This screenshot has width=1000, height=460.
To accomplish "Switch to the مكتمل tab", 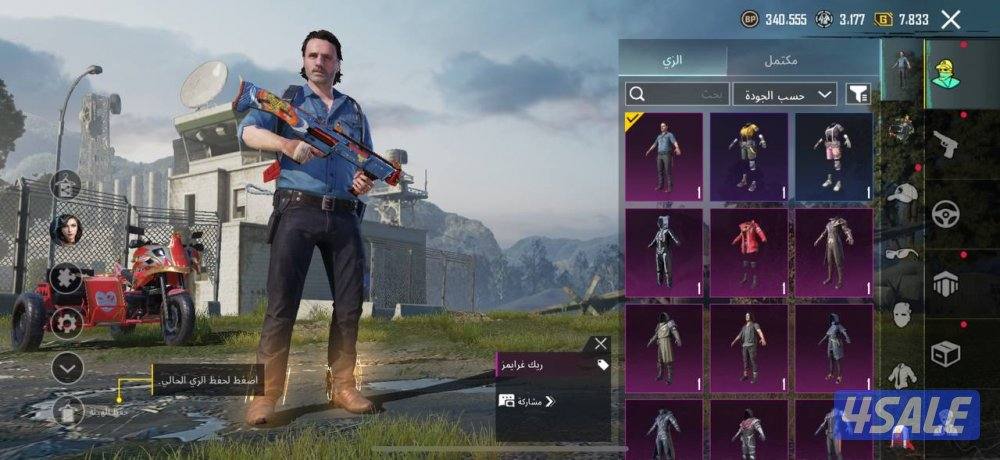I will (x=780, y=60).
